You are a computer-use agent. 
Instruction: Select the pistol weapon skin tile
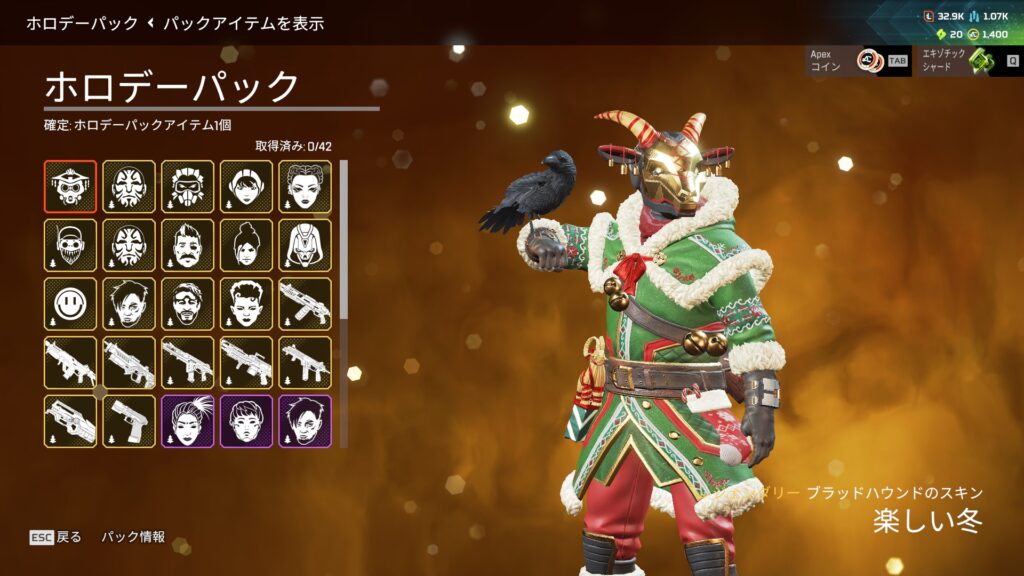129,421
